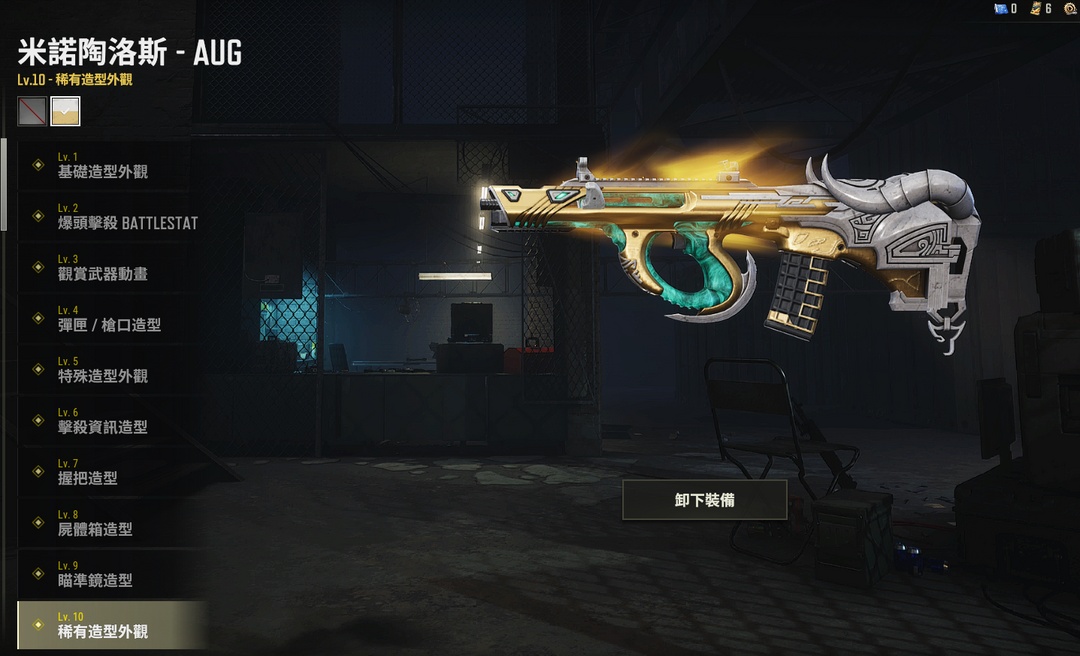Select the white and gold color swatch
The width and height of the screenshot is (1080, 656).
(x=66, y=111)
